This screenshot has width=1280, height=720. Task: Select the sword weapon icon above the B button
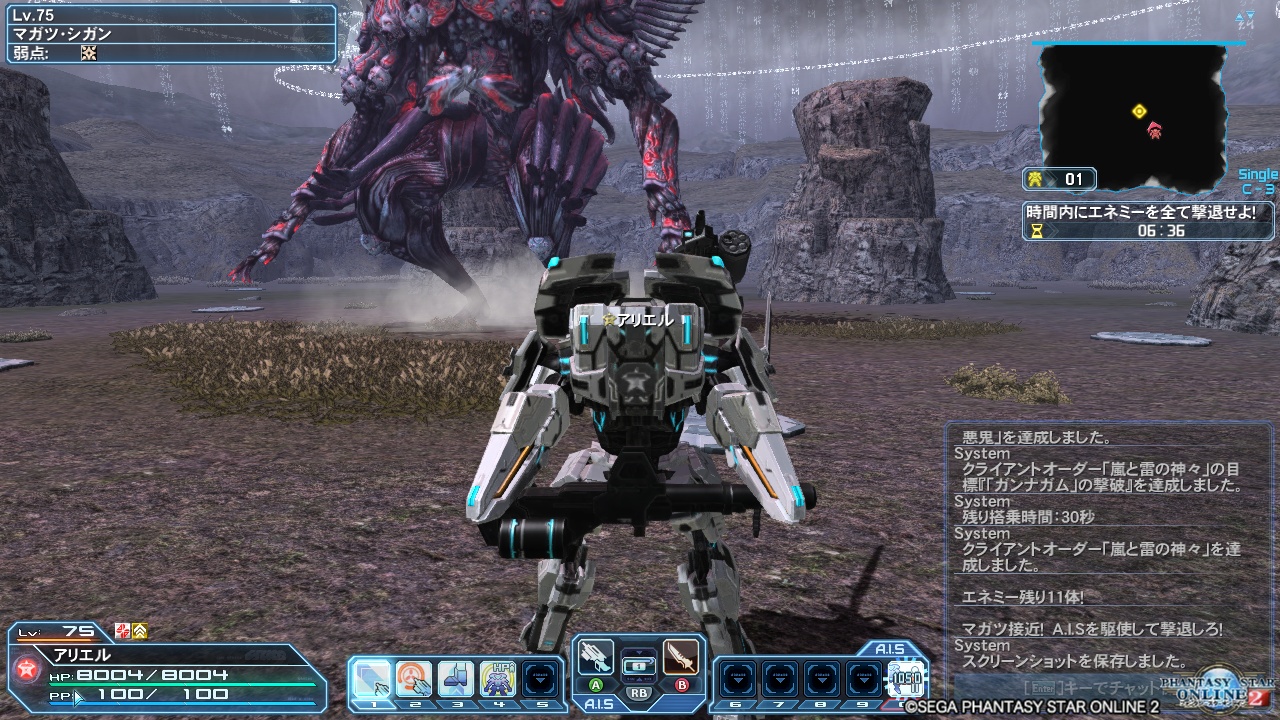point(682,658)
